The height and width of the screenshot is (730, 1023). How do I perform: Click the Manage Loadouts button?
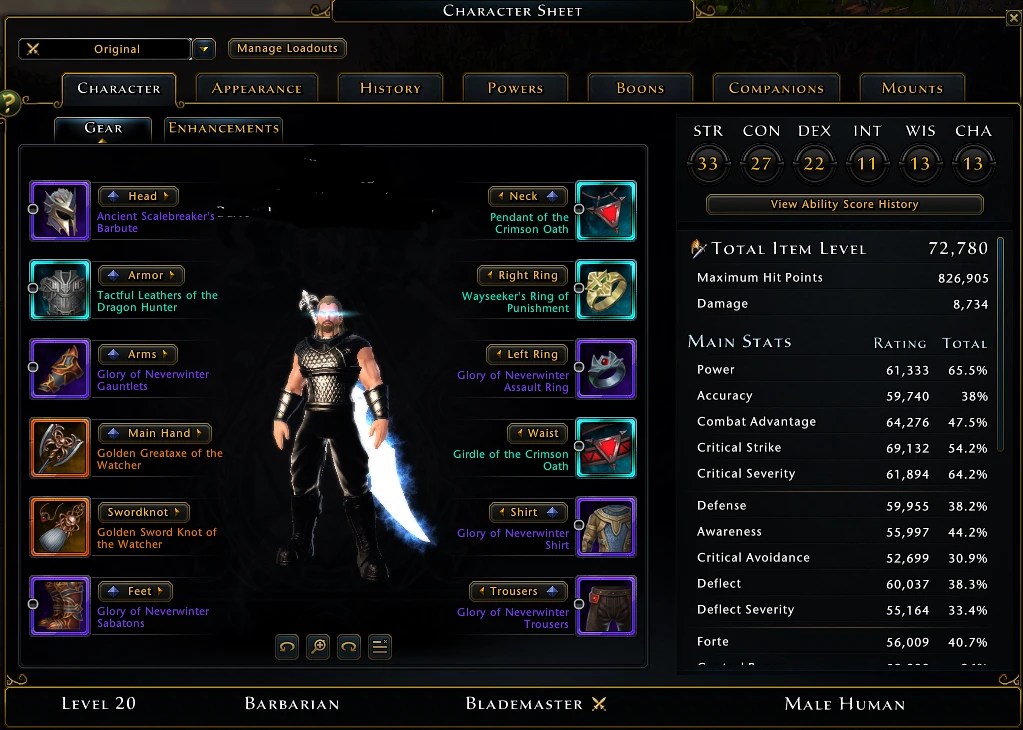pos(287,48)
